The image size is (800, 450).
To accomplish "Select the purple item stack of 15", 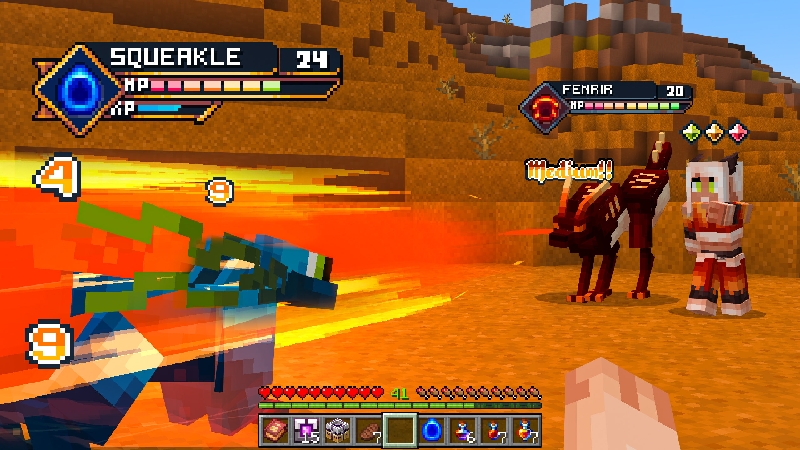I will (x=307, y=431).
